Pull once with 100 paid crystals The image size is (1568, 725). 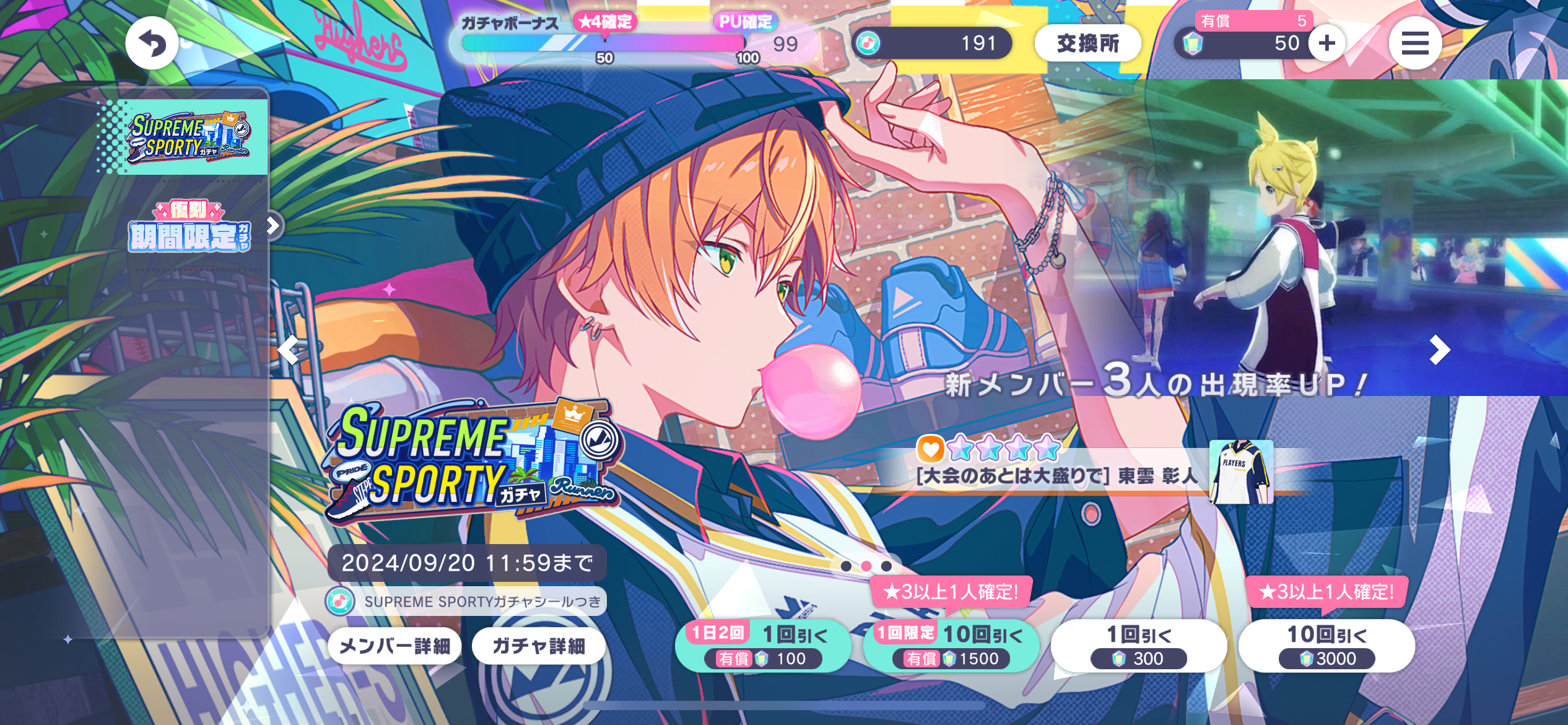pos(763,646)
